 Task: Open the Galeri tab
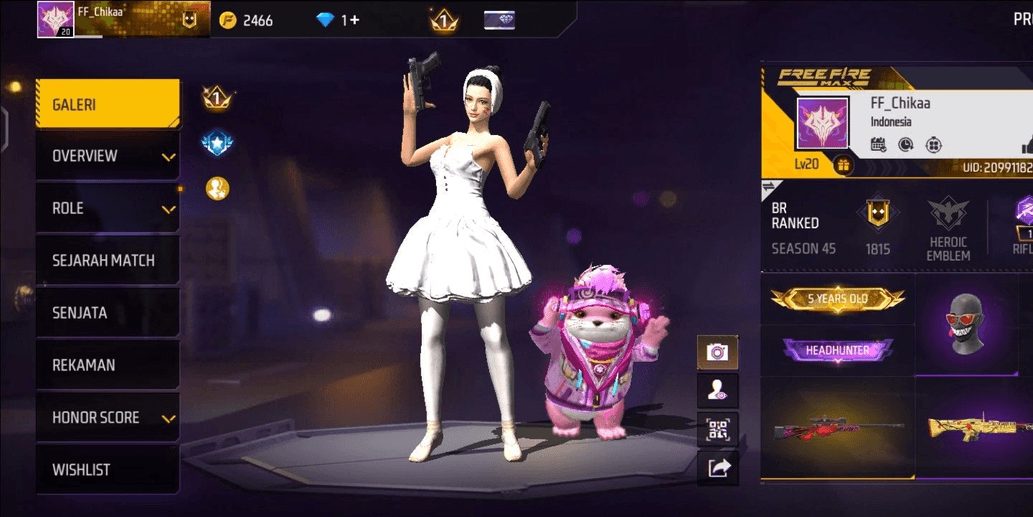pos(107,104)
